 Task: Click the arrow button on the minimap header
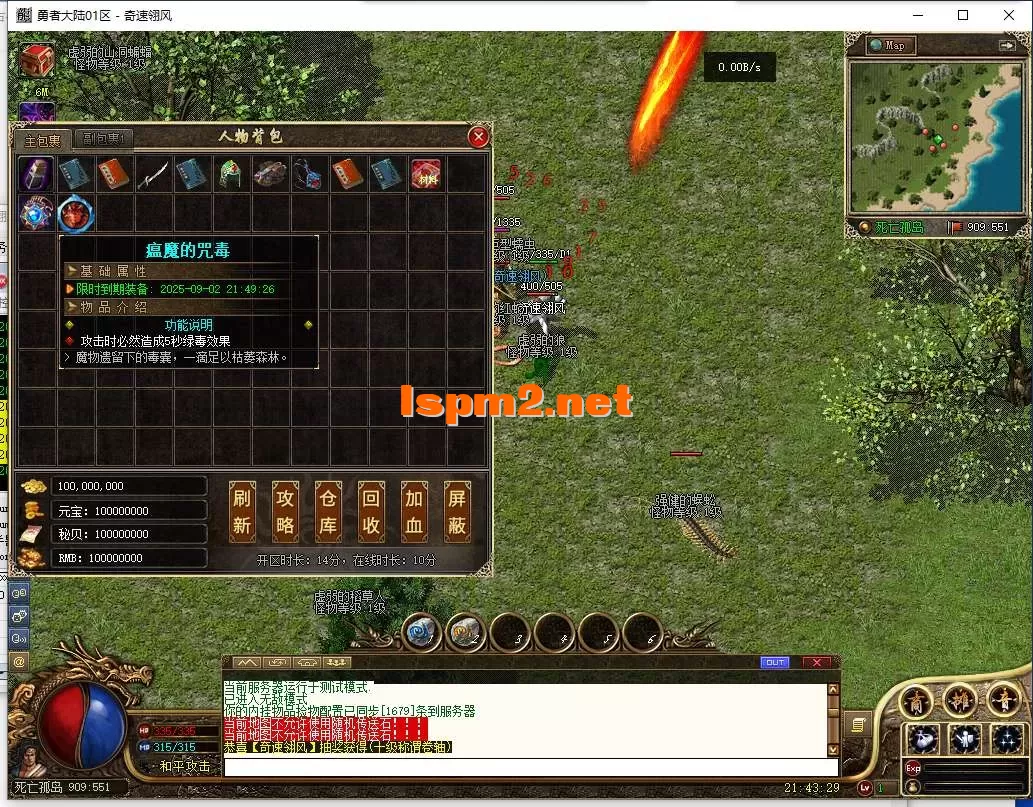[1006, 46]
